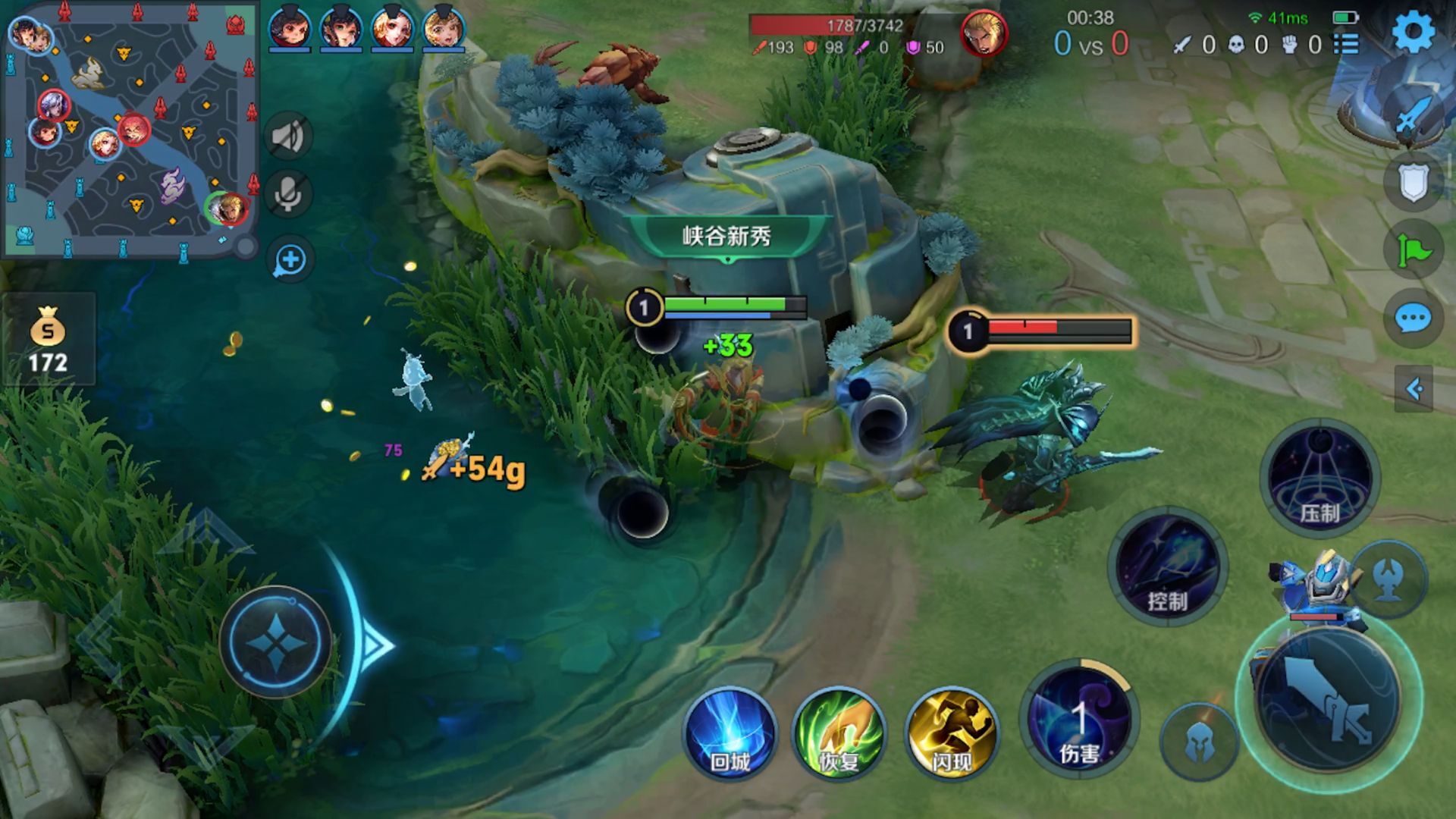Use the 恢复 heal spell

point(839,734)
